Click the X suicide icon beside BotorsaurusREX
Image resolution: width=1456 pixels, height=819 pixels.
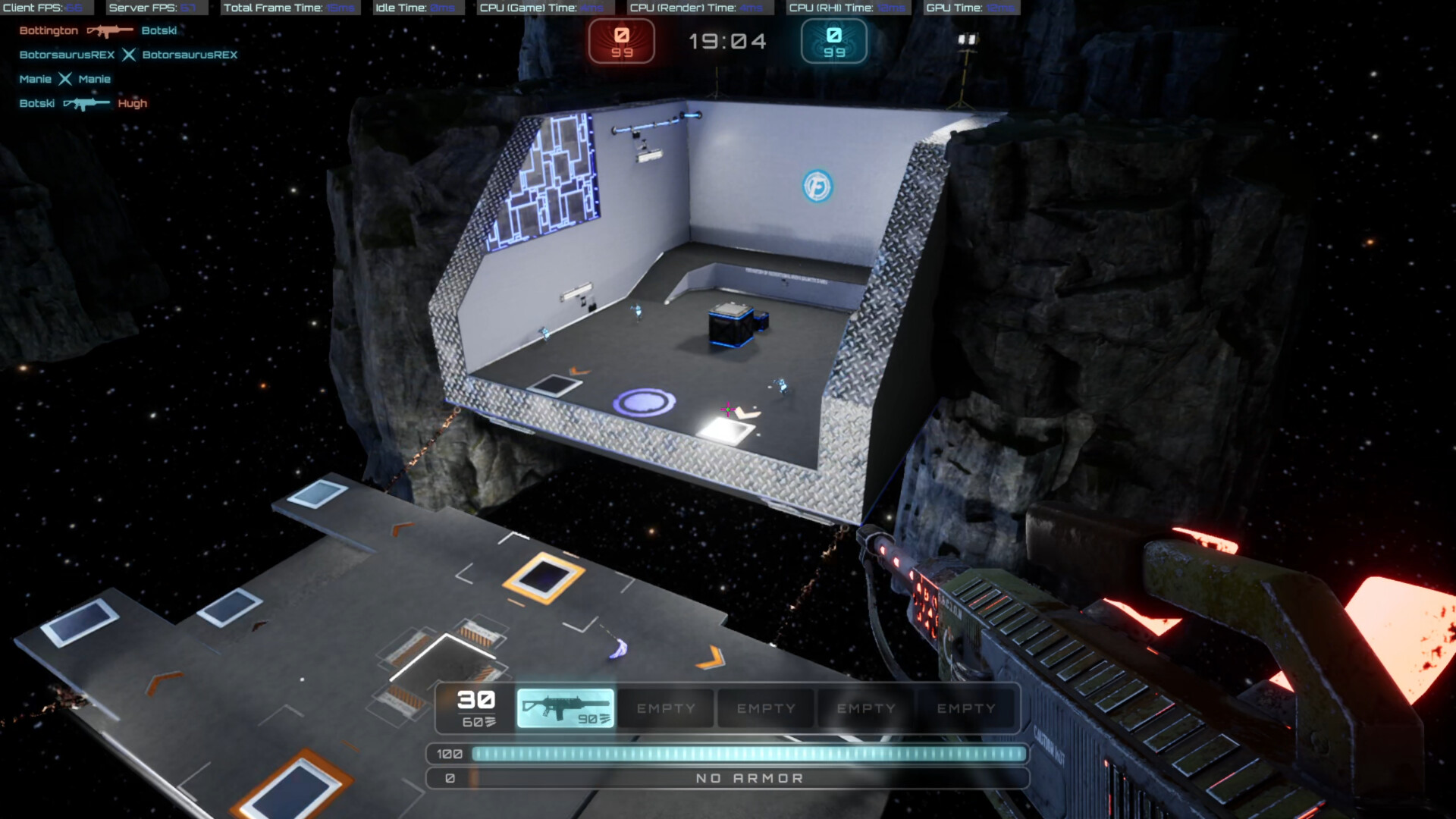[x=130, y=55]
